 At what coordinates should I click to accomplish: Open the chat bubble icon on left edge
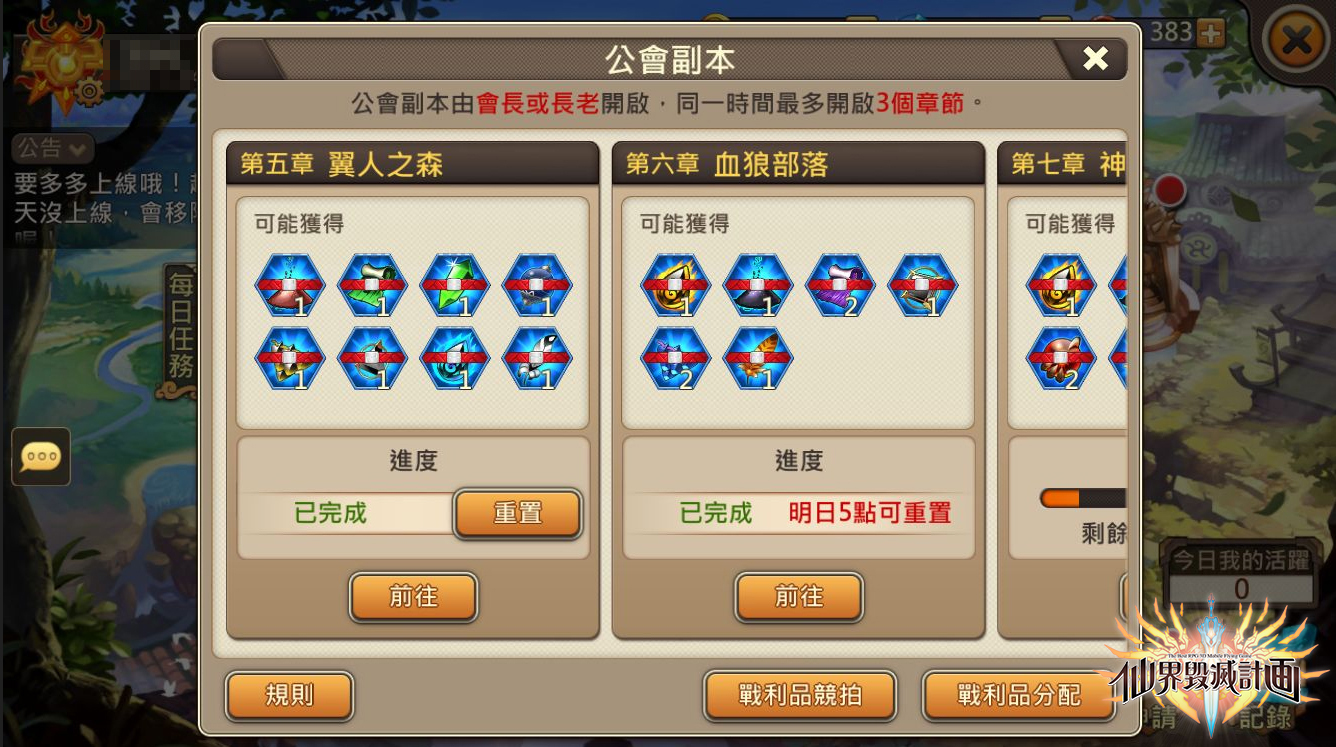pos(40,458)
